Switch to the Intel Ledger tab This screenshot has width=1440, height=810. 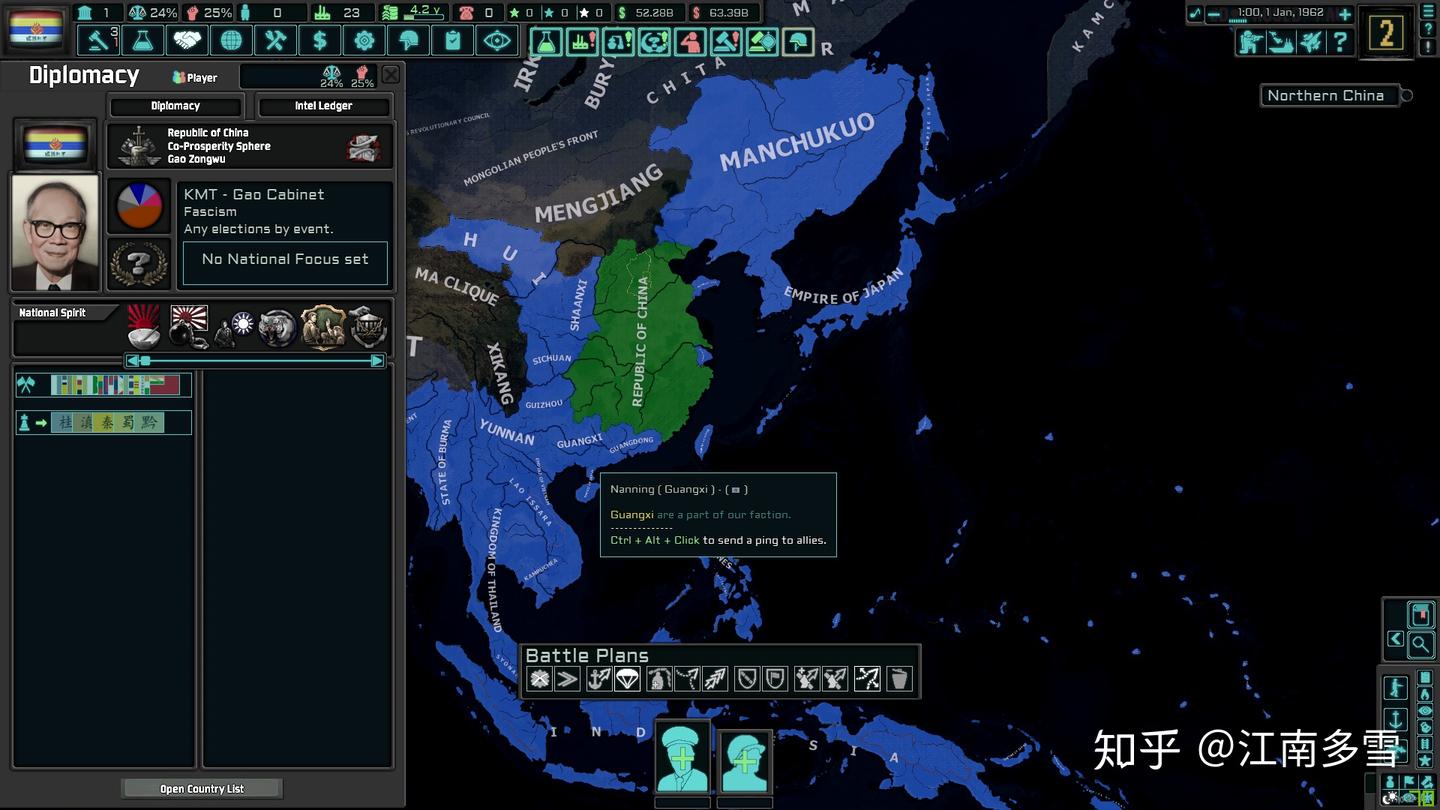pyautogui.click(x=323, y=106)
